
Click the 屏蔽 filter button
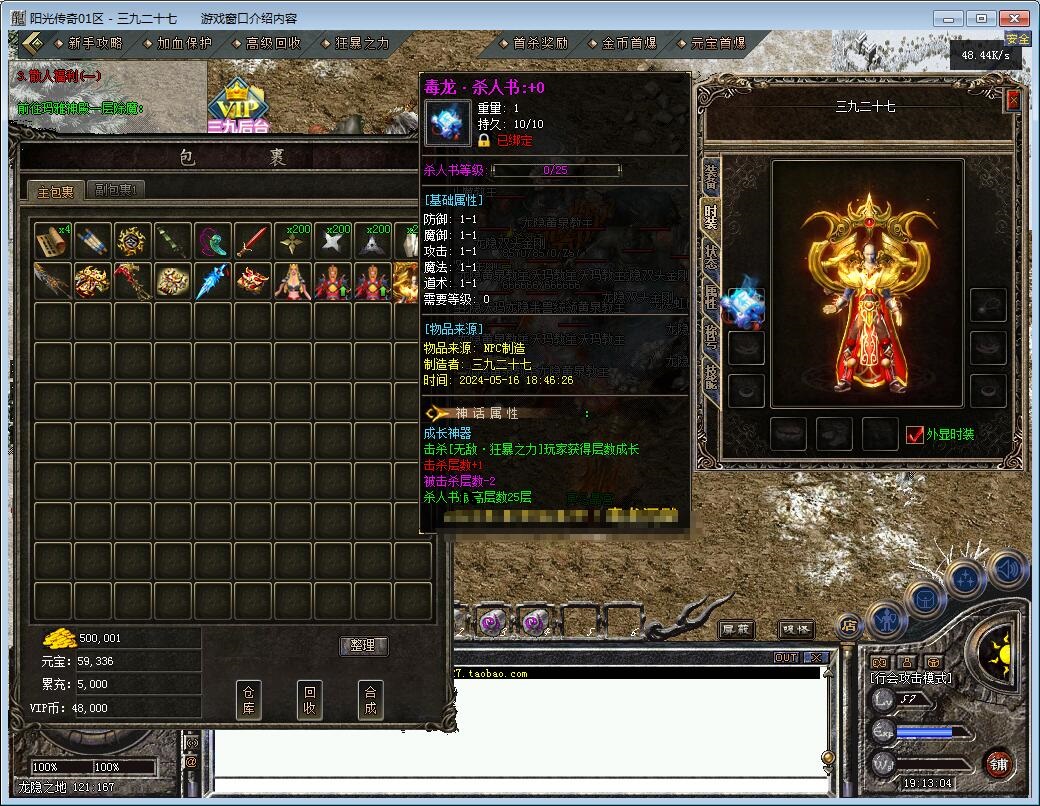point(737,629)
